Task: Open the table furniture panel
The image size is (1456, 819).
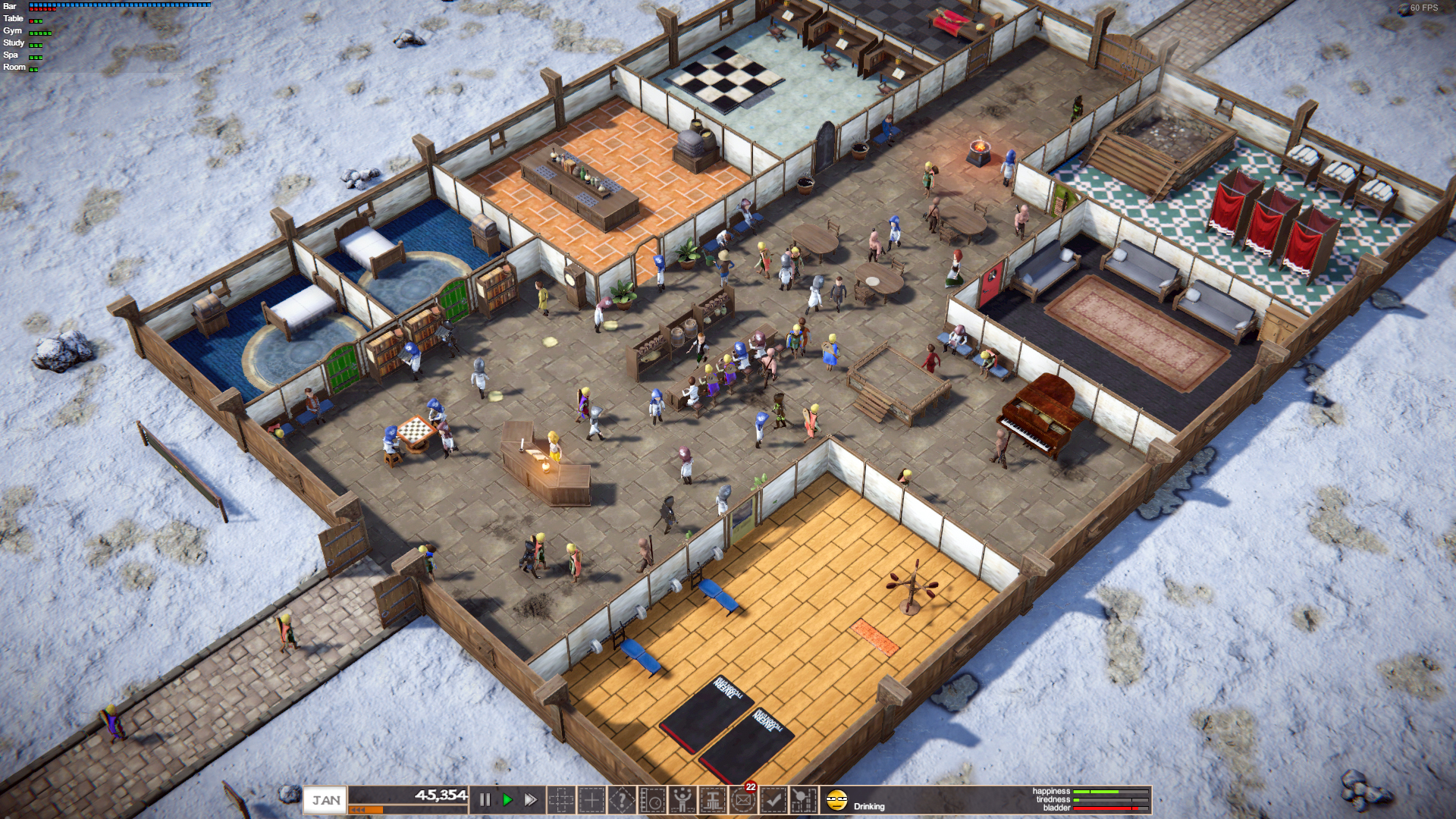Action: tap(713, 800)
